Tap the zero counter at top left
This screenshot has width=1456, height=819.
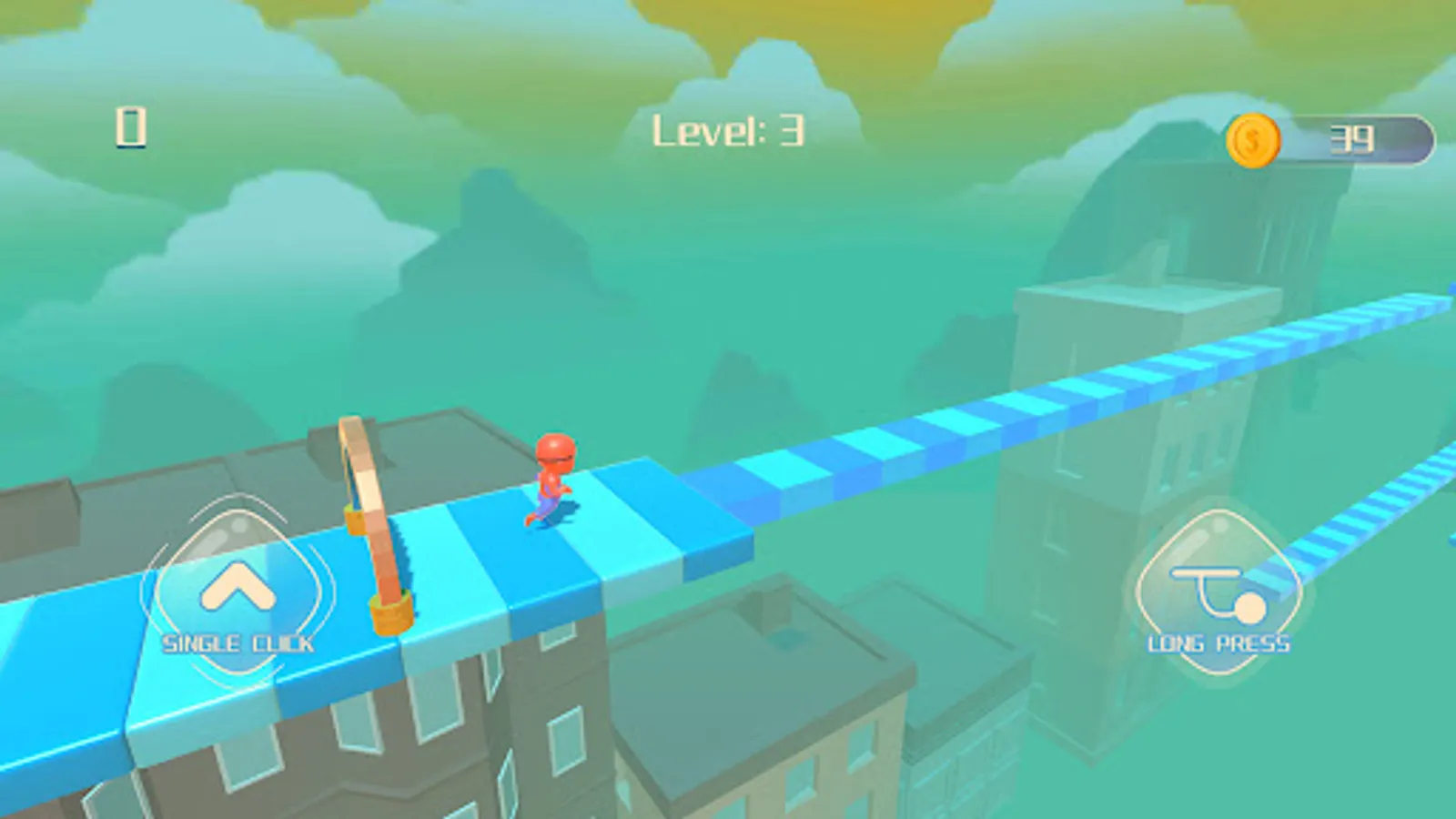pyautogui.click(x=130, y=127)
